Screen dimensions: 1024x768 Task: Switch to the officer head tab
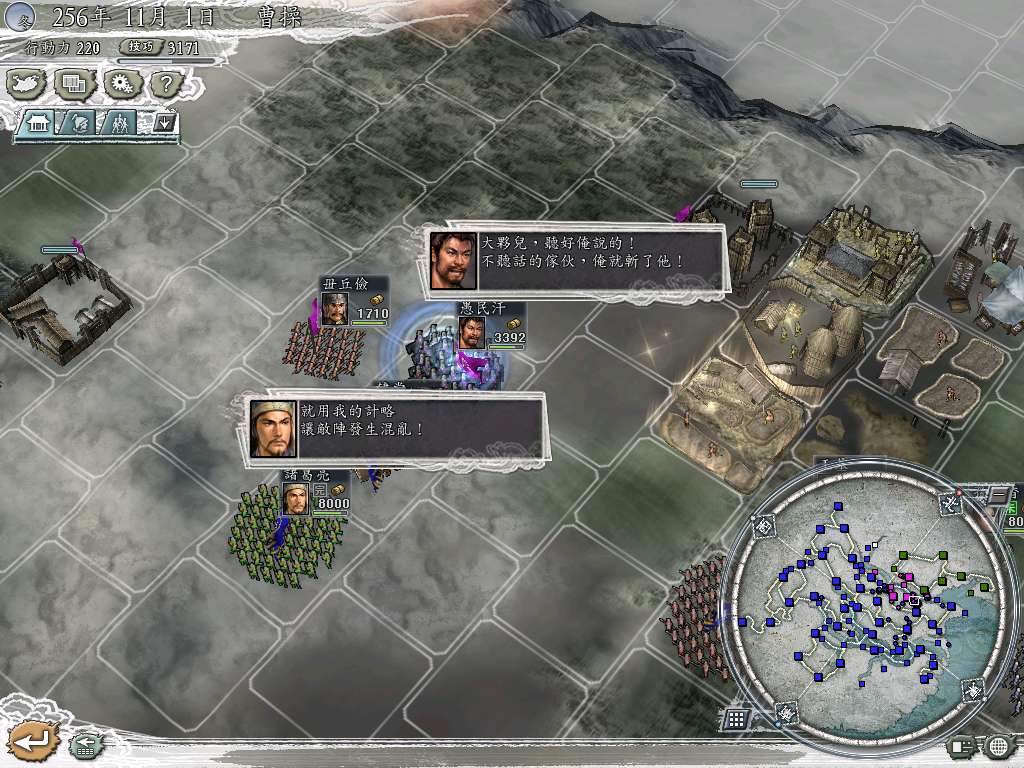pos(80,124)
